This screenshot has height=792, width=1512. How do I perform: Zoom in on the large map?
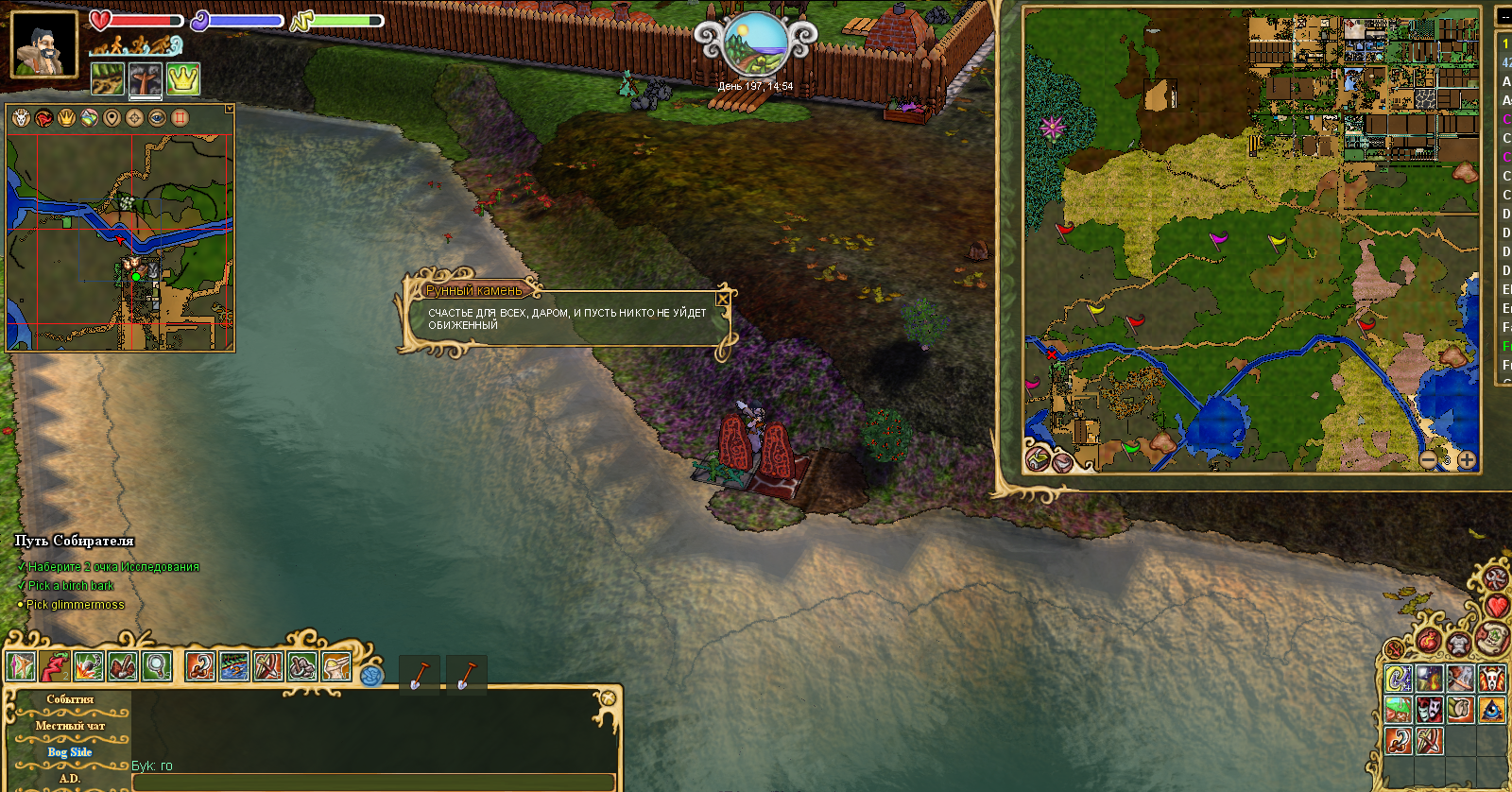tap(1467, 460)
